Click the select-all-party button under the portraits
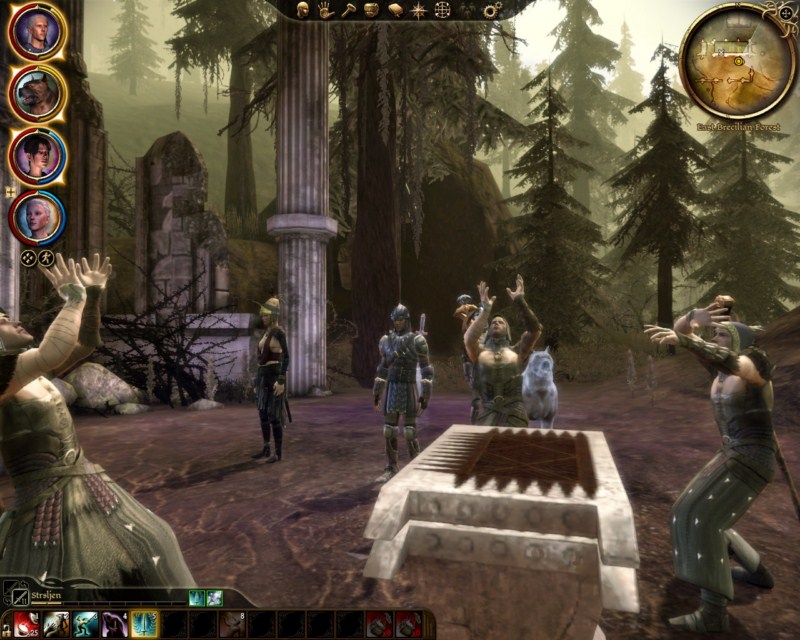 point(29,257)
